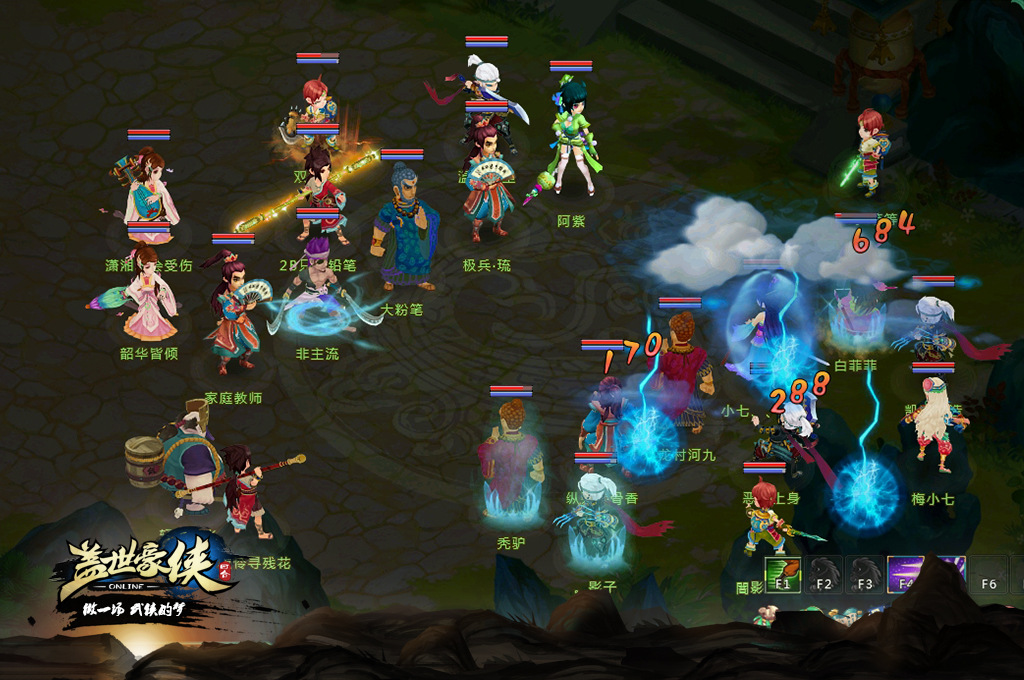Image resolution: width=1024 pixels, height=680 pixels.
Task: Cast the purple streak skill in slot F4
Action: point(906,575)
